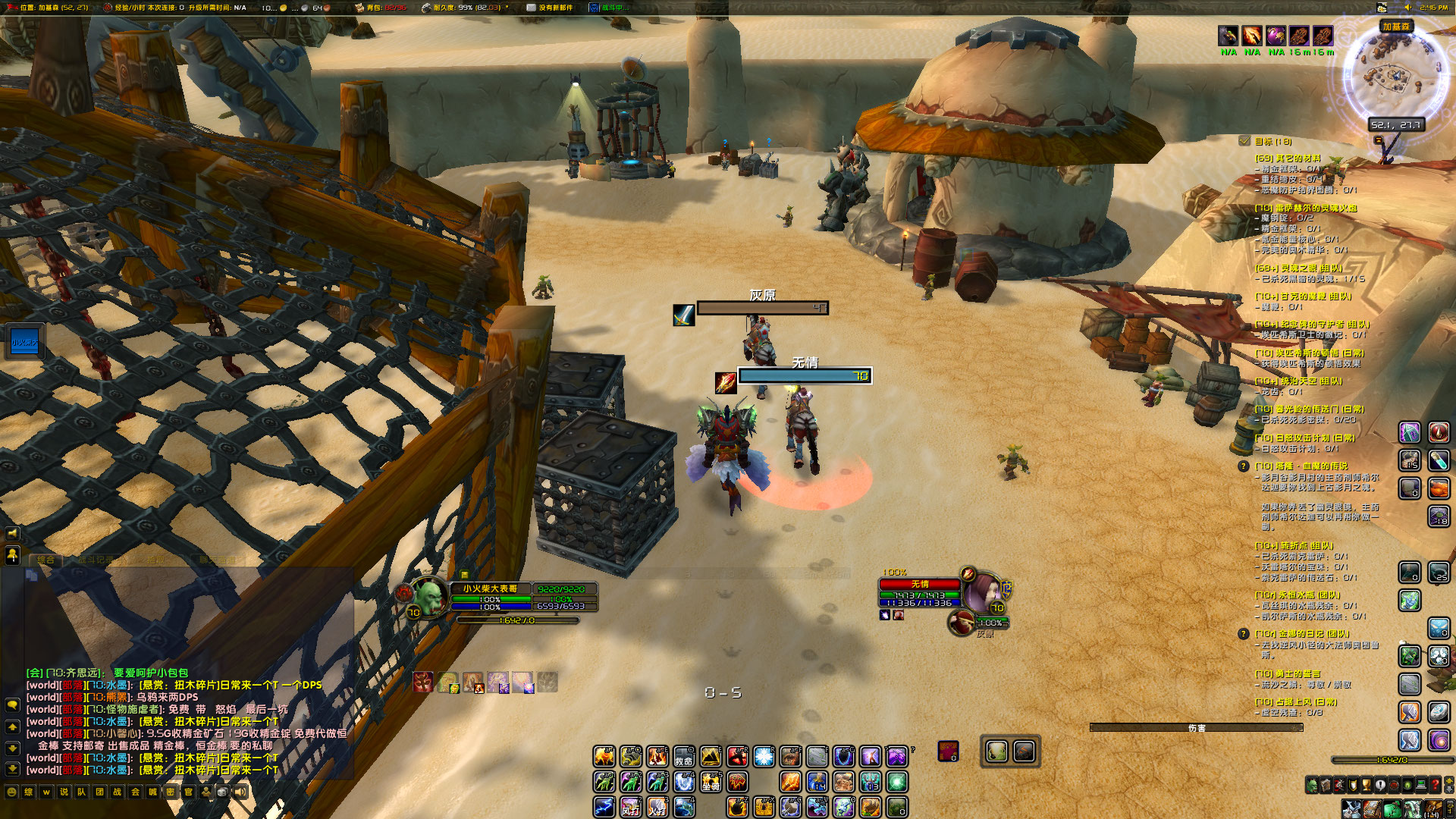
Task: Open the spellbook via green candle micro icon
Action: pos(1407,786)
